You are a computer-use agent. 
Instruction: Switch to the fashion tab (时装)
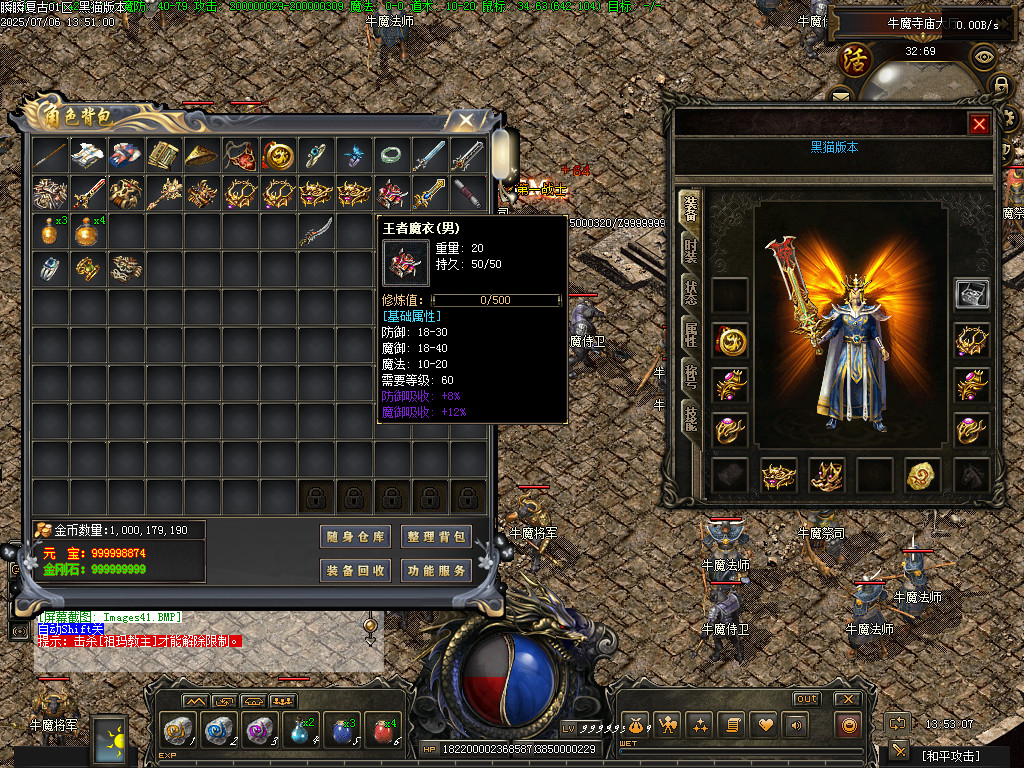pos(690,251)
